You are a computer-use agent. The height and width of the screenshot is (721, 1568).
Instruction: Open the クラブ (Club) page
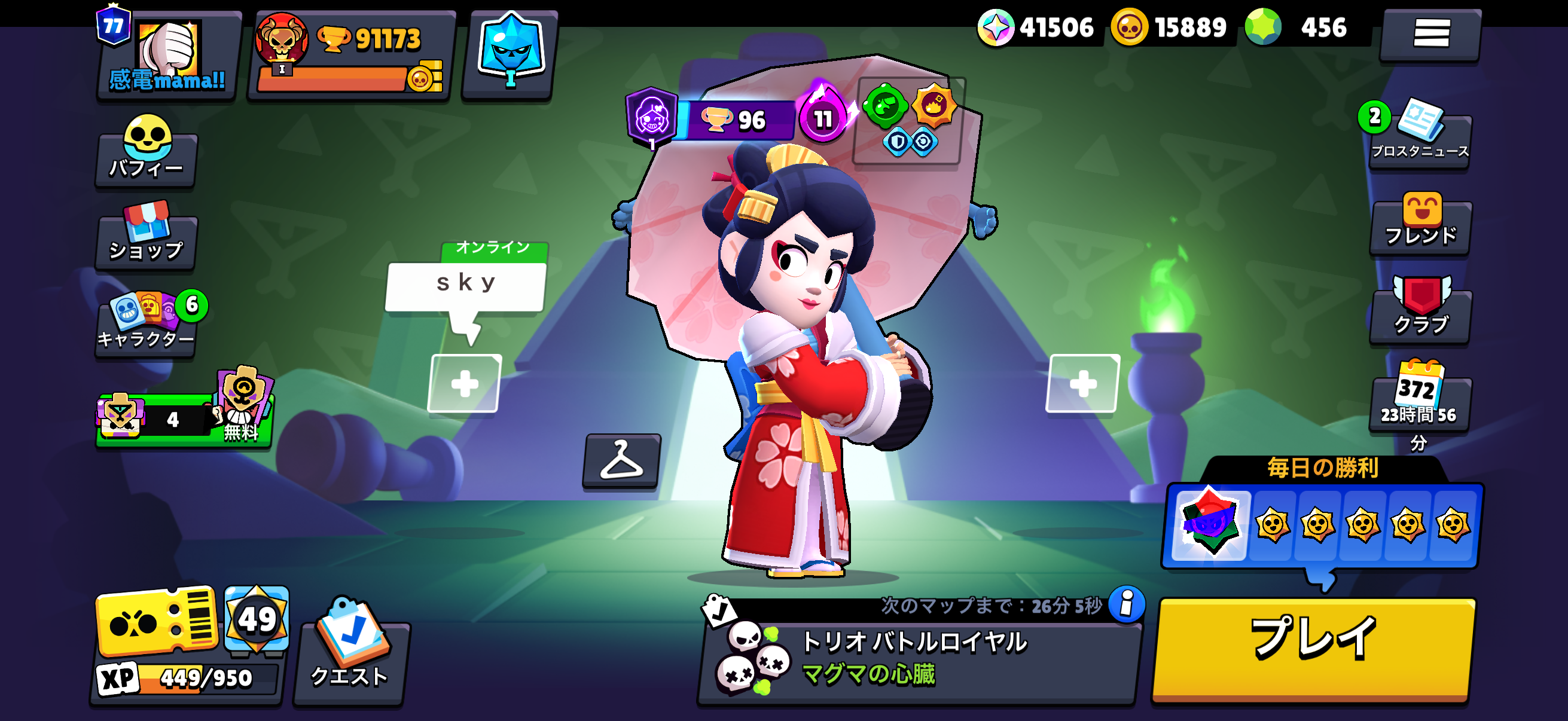click(1420, 311)
